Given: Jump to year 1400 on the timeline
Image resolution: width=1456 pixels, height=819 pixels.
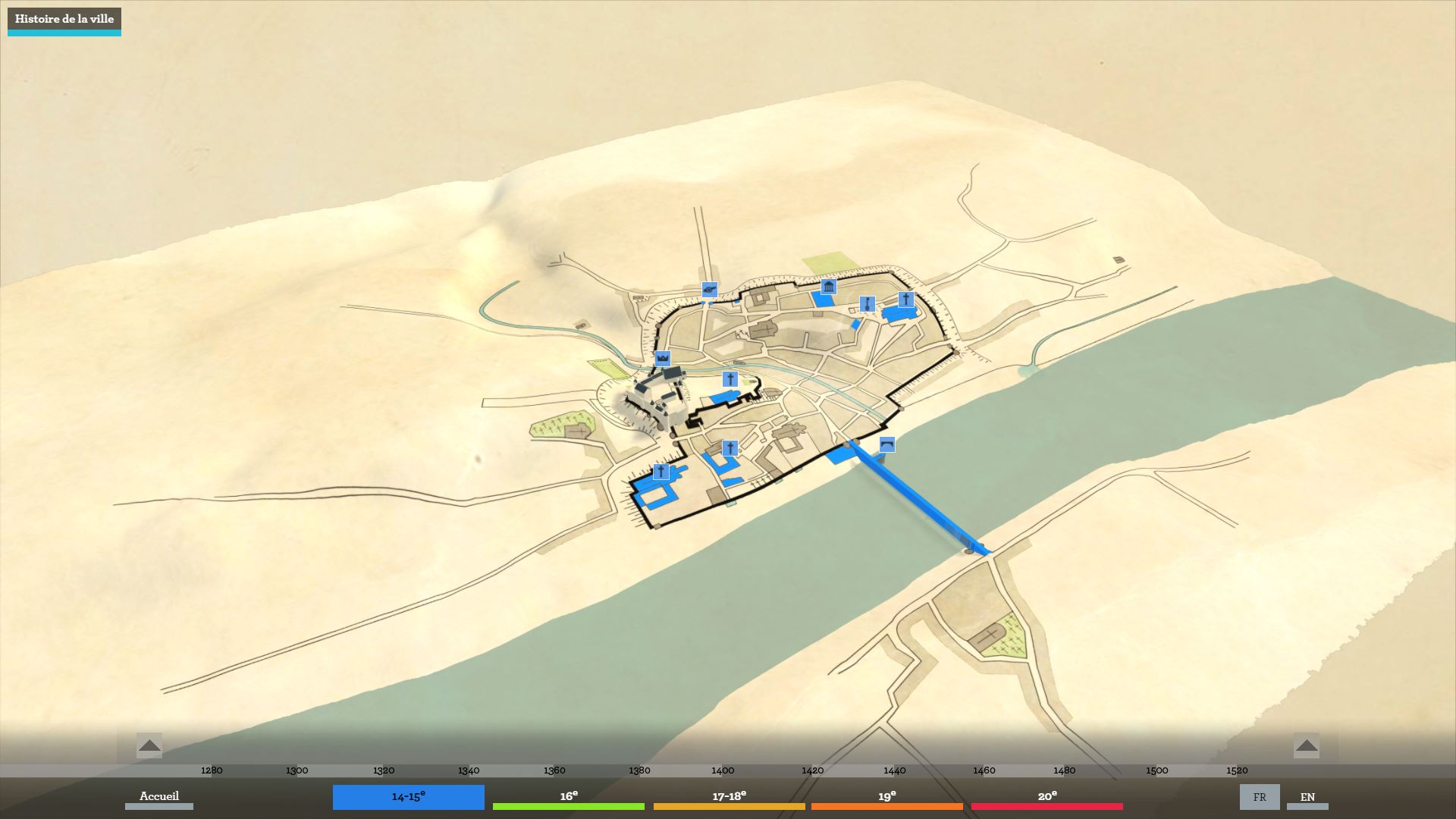Looking at the screenshot, I should click(x=723, y=770).
